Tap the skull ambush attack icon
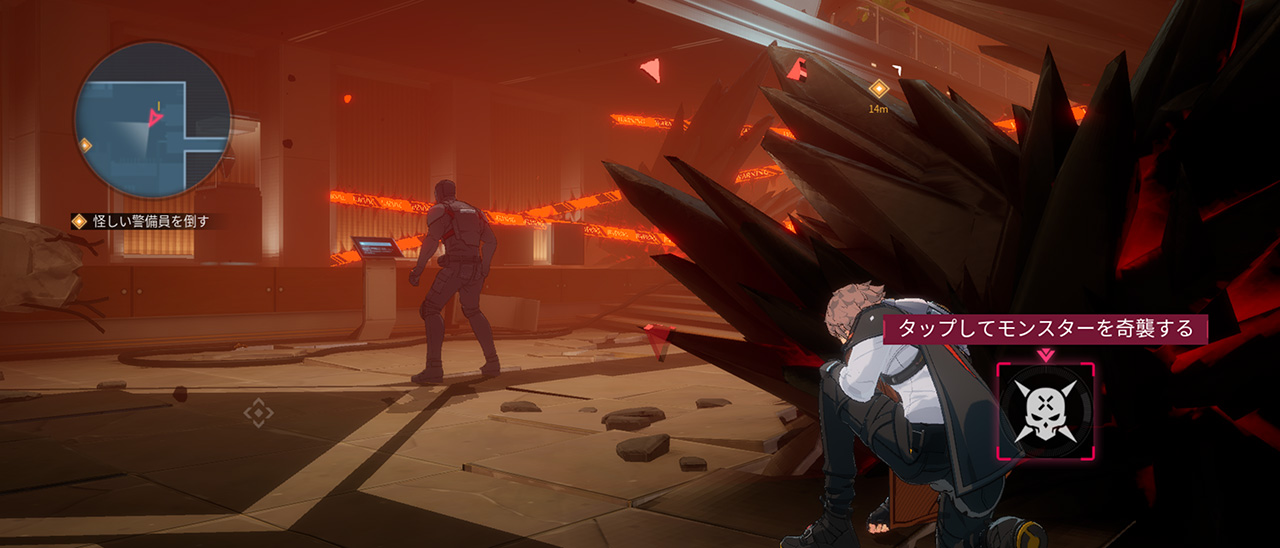The image size is (1280, 548). click(1045, 411)
